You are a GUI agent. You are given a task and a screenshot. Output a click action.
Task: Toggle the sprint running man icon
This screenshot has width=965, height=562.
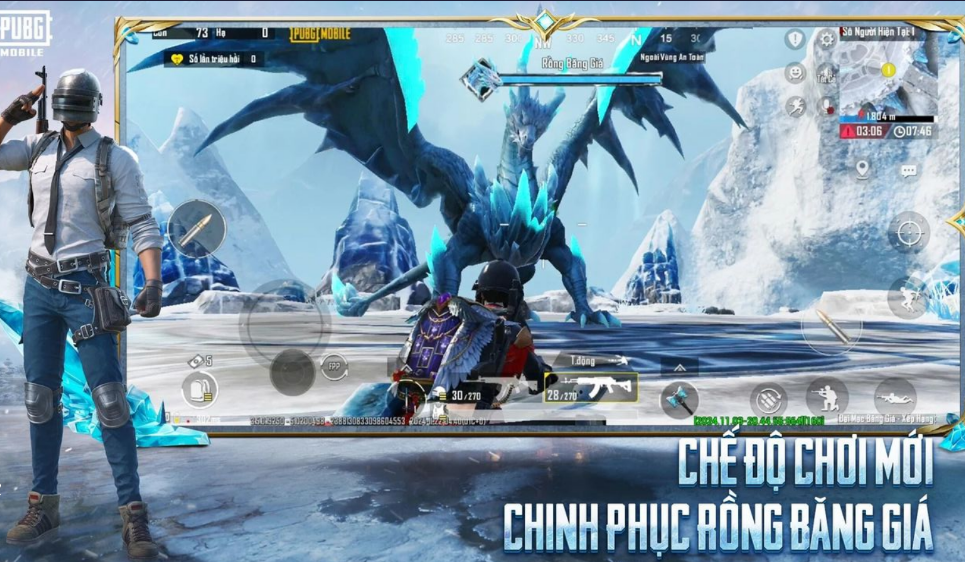795,106
